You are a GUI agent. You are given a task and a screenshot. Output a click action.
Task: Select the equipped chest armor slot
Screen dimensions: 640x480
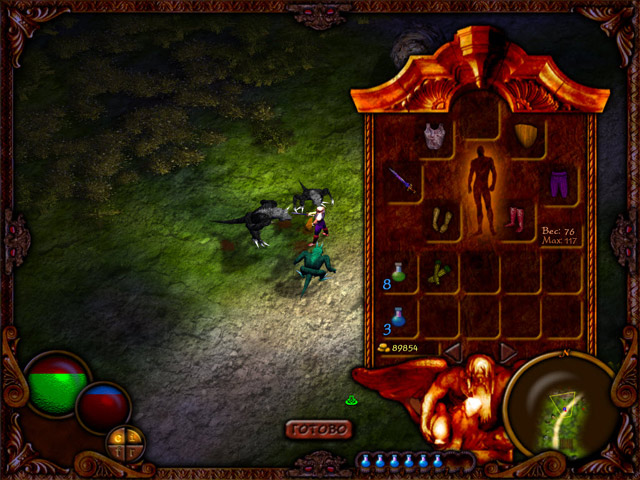tap(433, 136)
